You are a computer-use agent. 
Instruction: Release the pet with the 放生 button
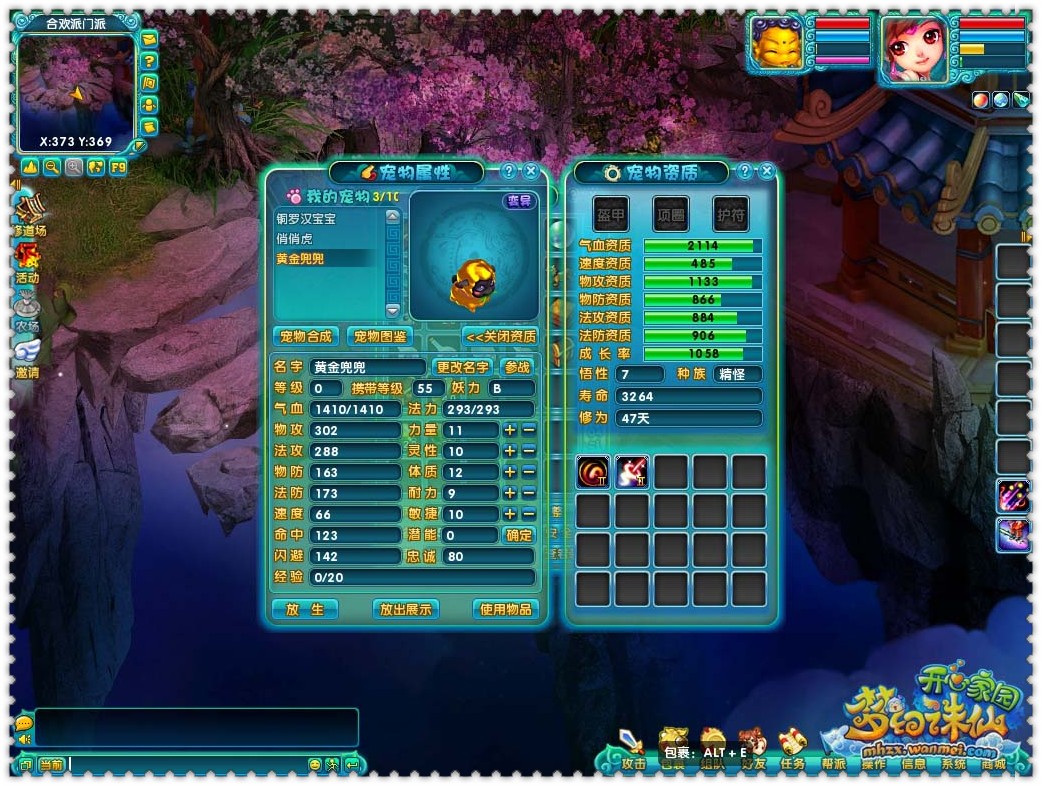click(305, 609)
